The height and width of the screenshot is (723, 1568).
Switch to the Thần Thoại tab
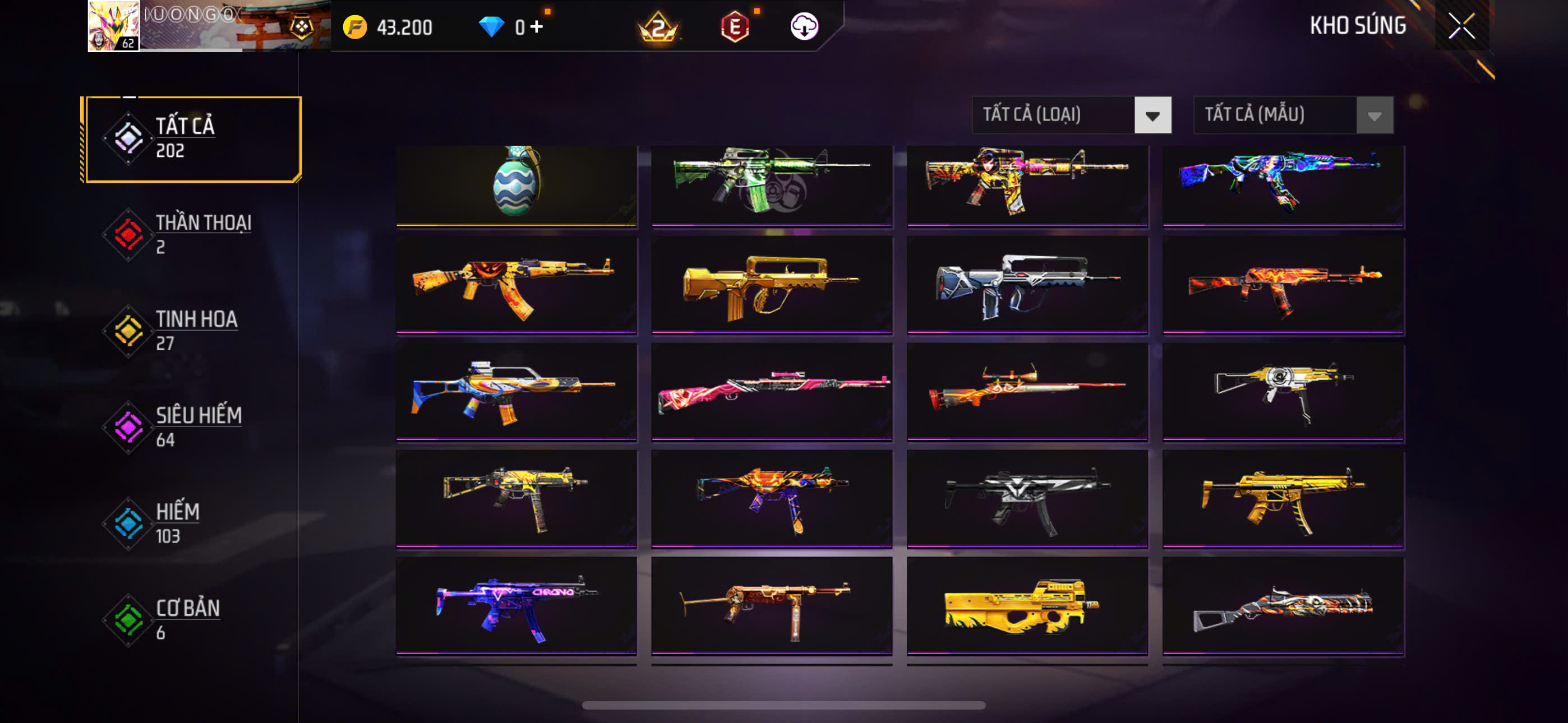pos(192,234)
